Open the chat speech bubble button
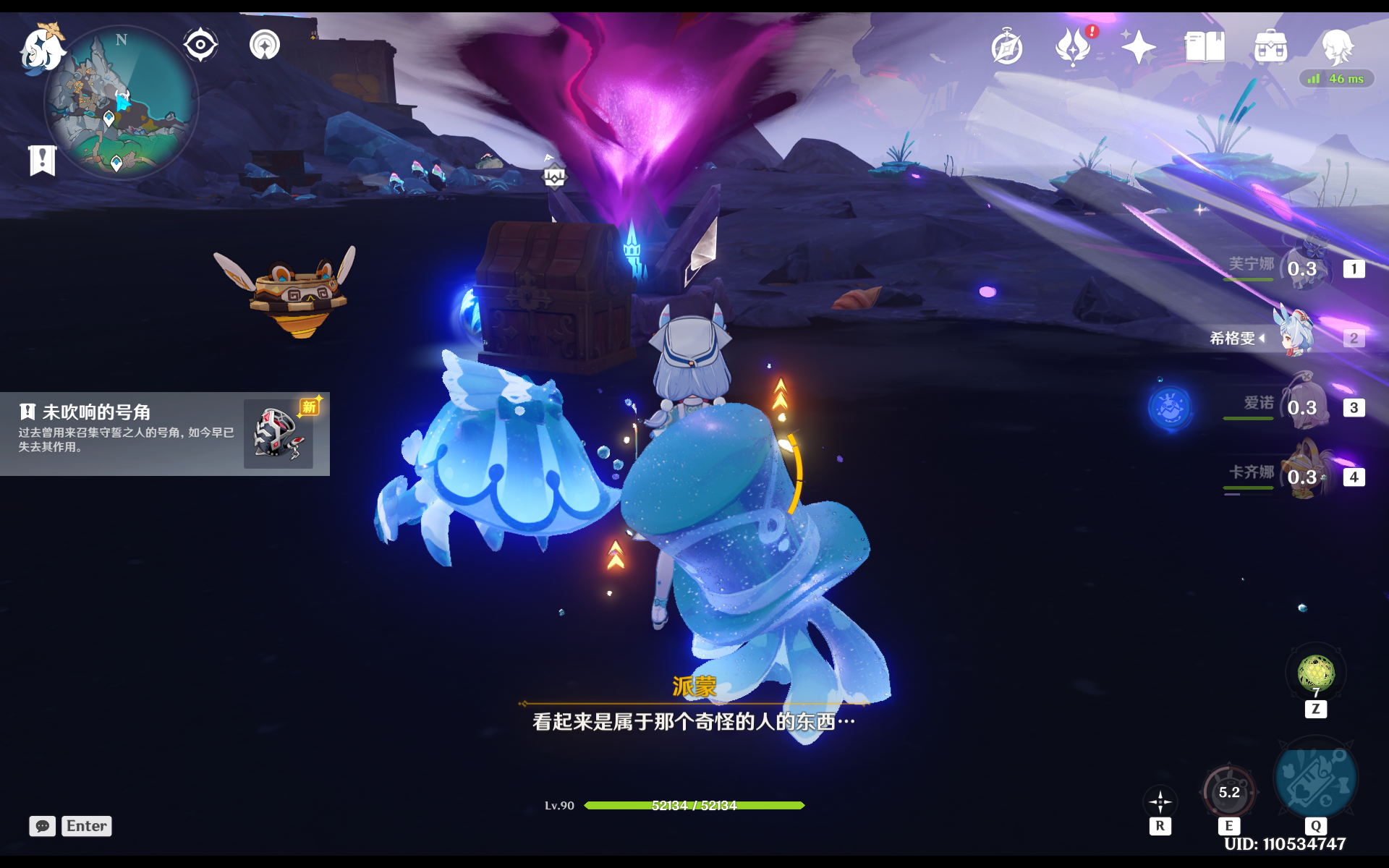Screen dimensions: 1389x868 43,826
